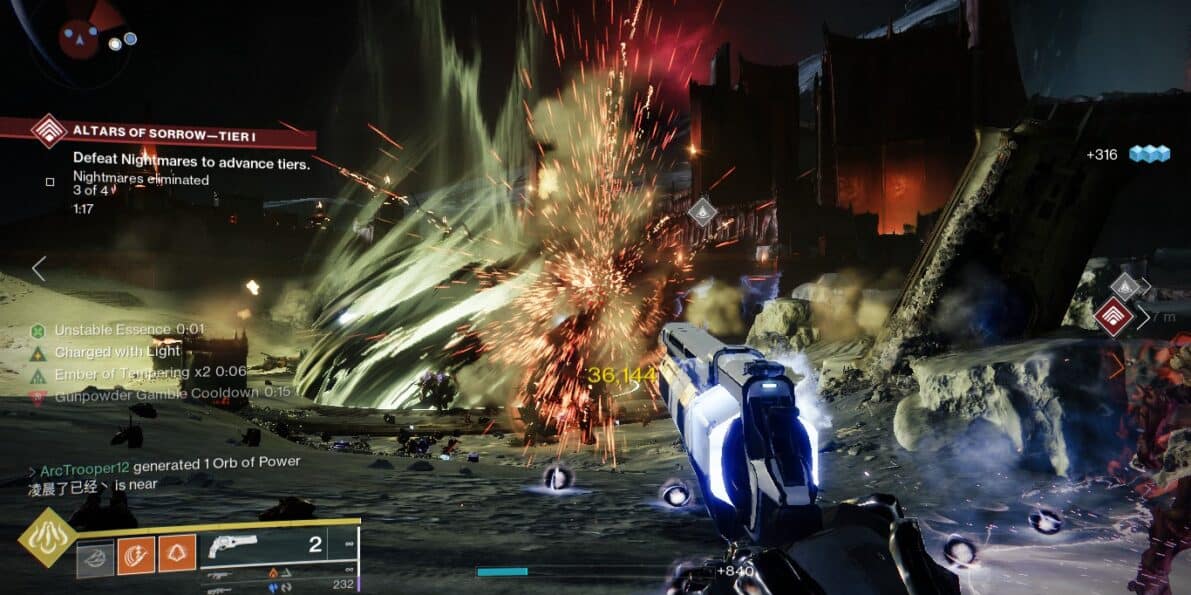The image size is (1191, 595).
Task: Click the left-pointing chevron arrow
Action: [x=39, y=268]
